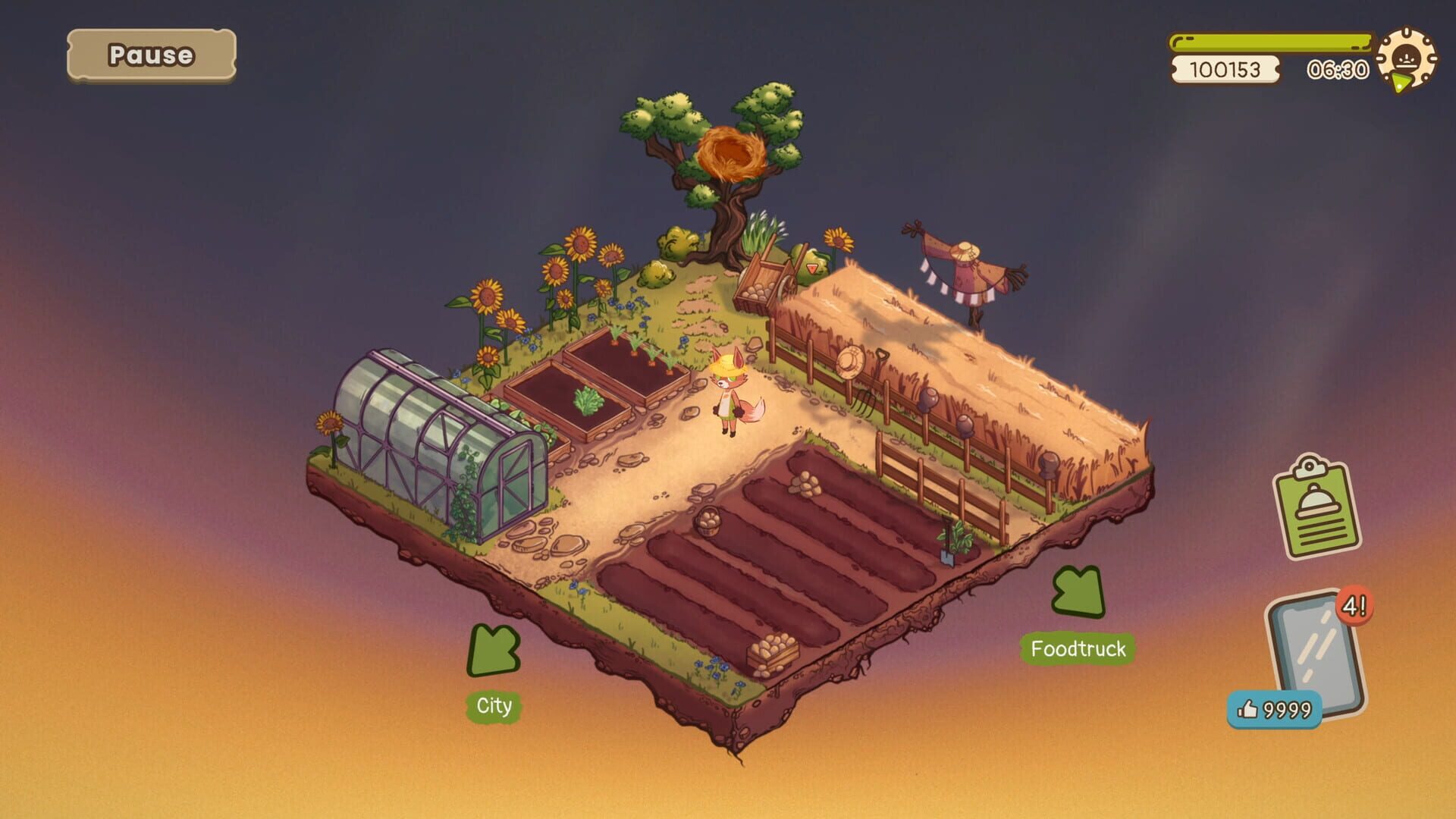Click the Foodtruck label
Screen dimensions: 1456x819
point(1077,649)
